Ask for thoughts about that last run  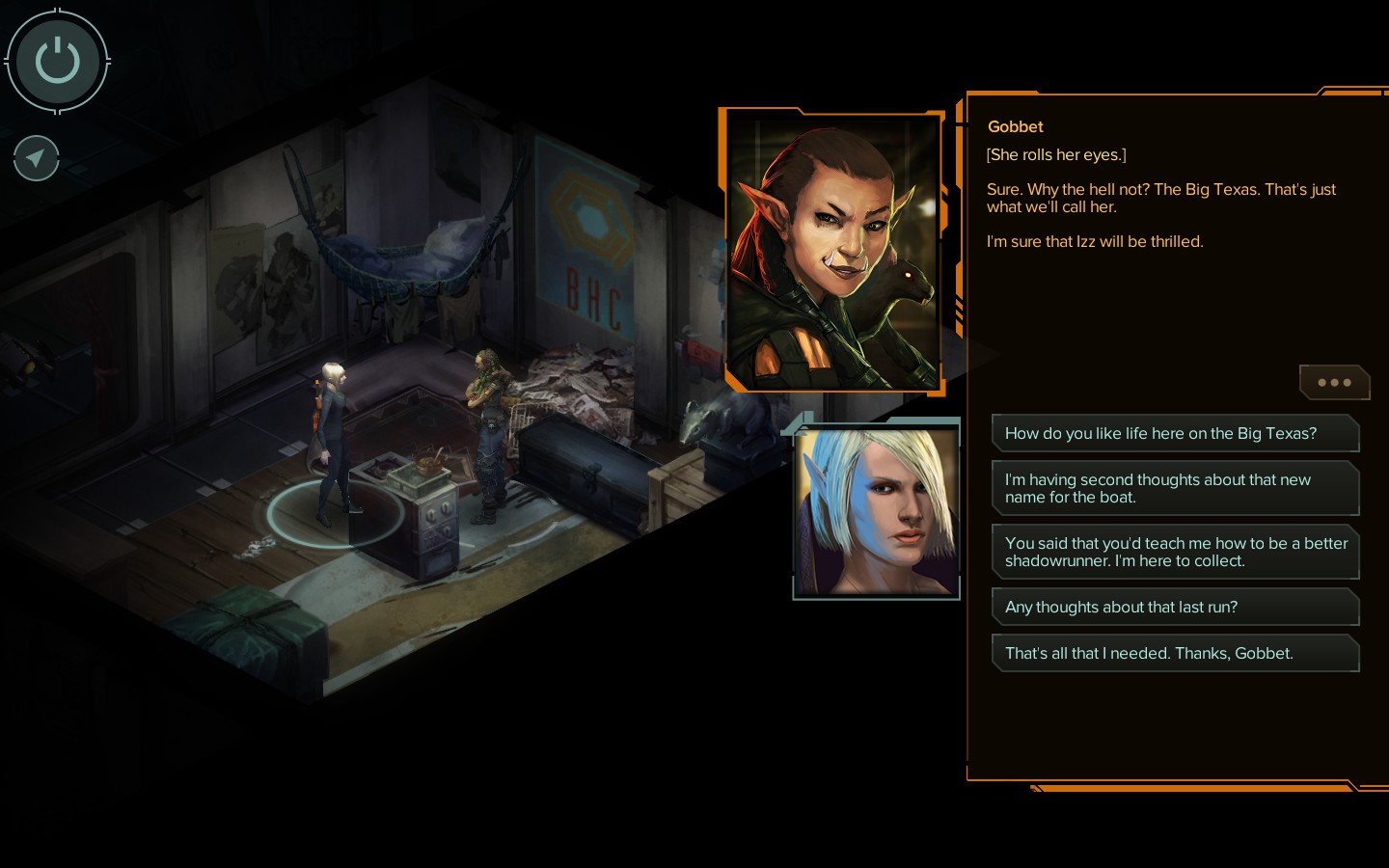pyautogui.click(x=1174, y=607)
